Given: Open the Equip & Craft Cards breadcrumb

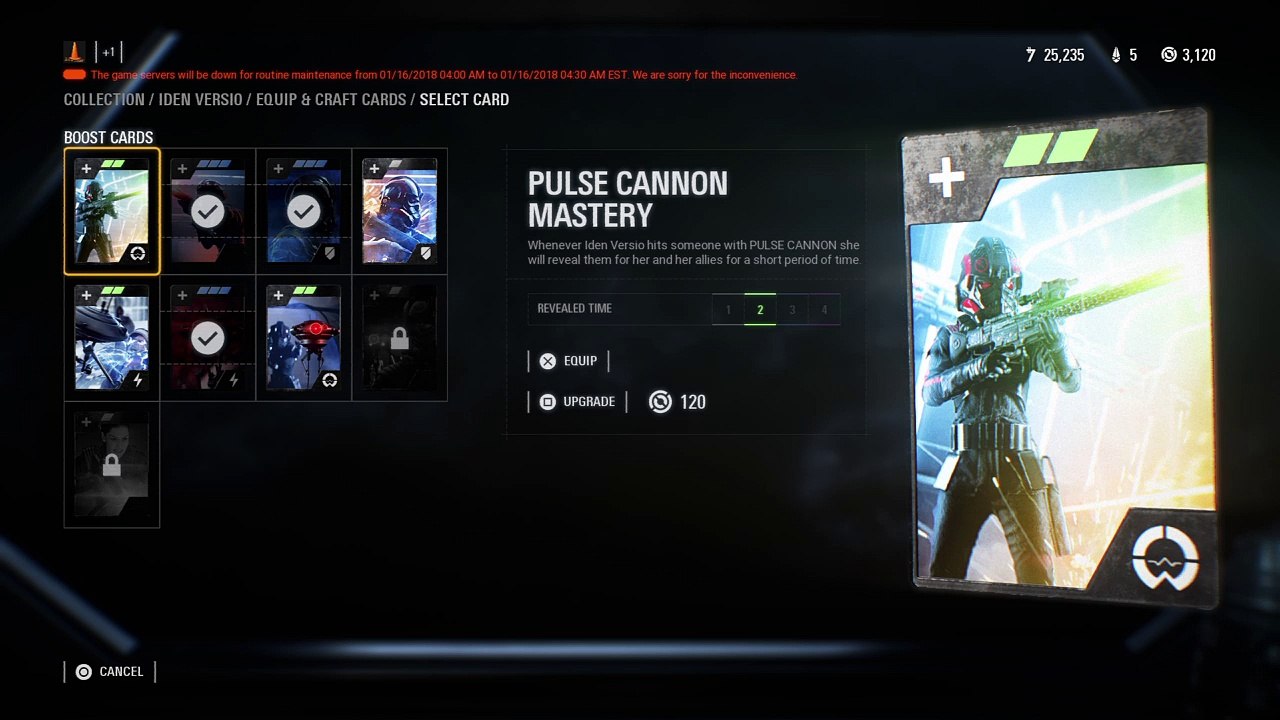Looking at the screenshot, I should [x=331, y=100].
